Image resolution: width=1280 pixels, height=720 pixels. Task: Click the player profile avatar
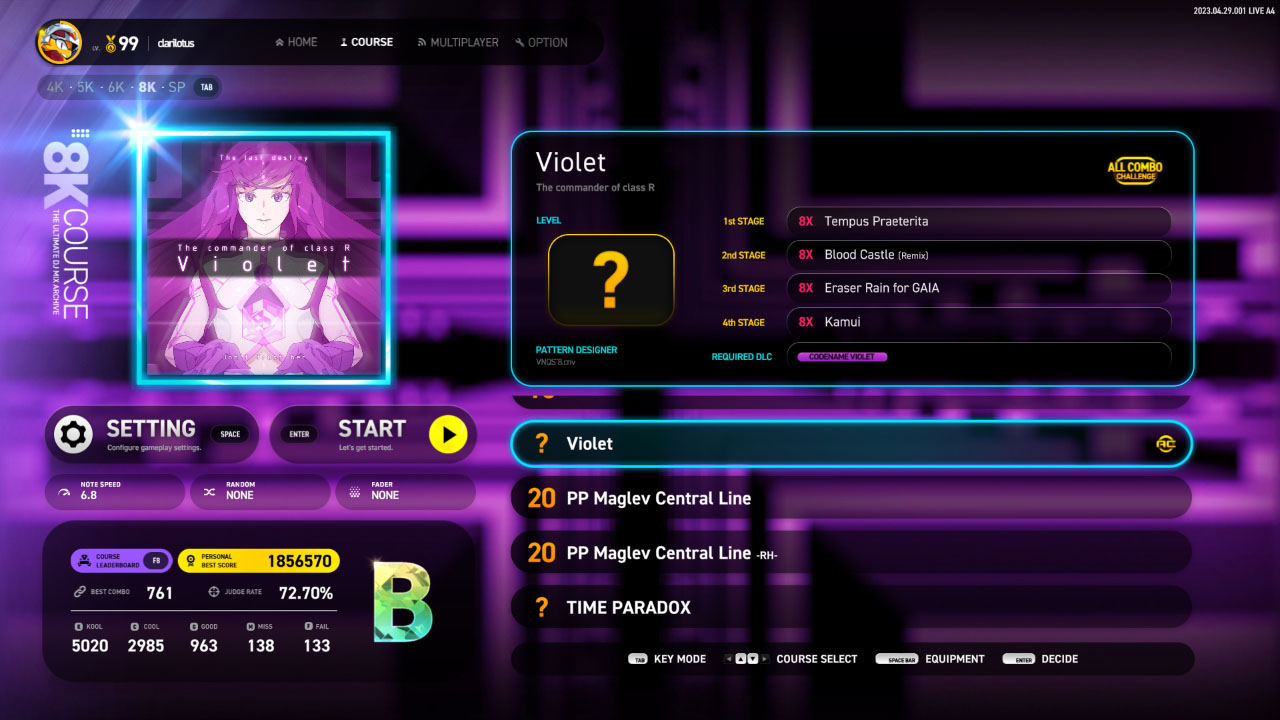(x=59, y=42)
